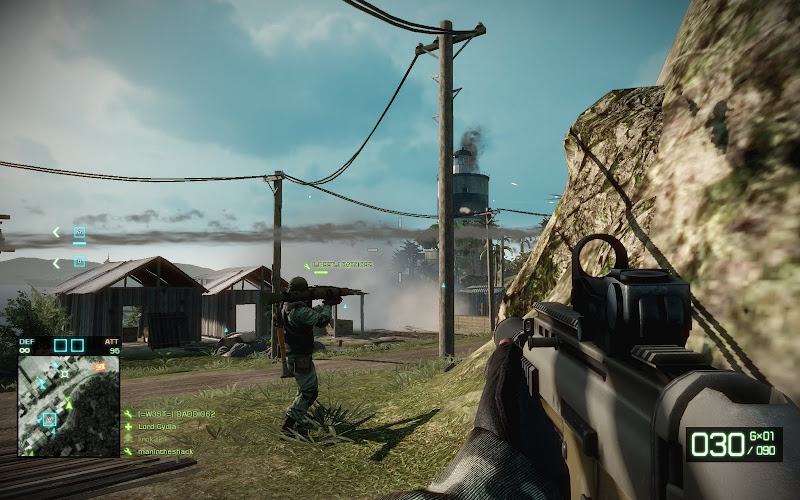Click the teammate name tag above soldier

[340, 265]
